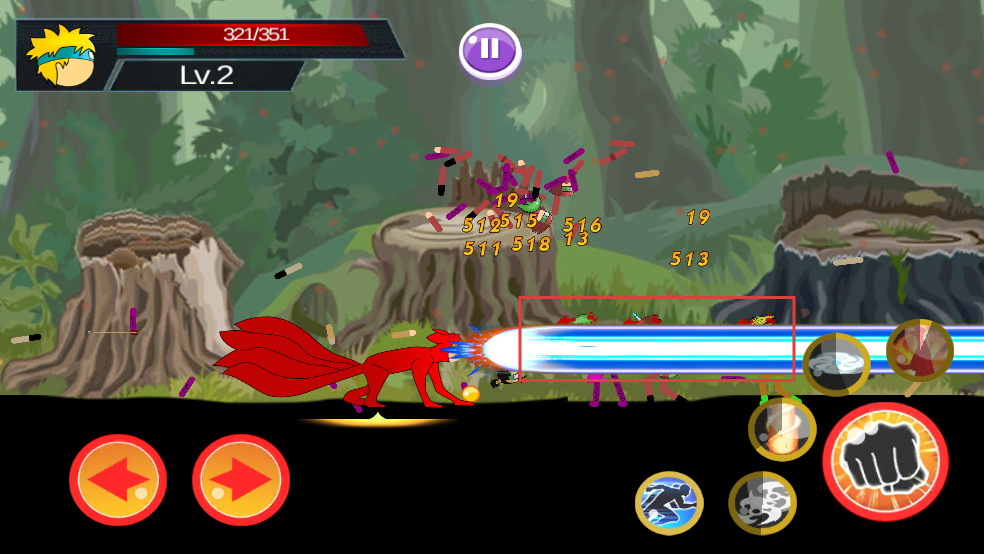Use the red beast transformation skill
Screen dimensions: 984x554
pos(919,350)
